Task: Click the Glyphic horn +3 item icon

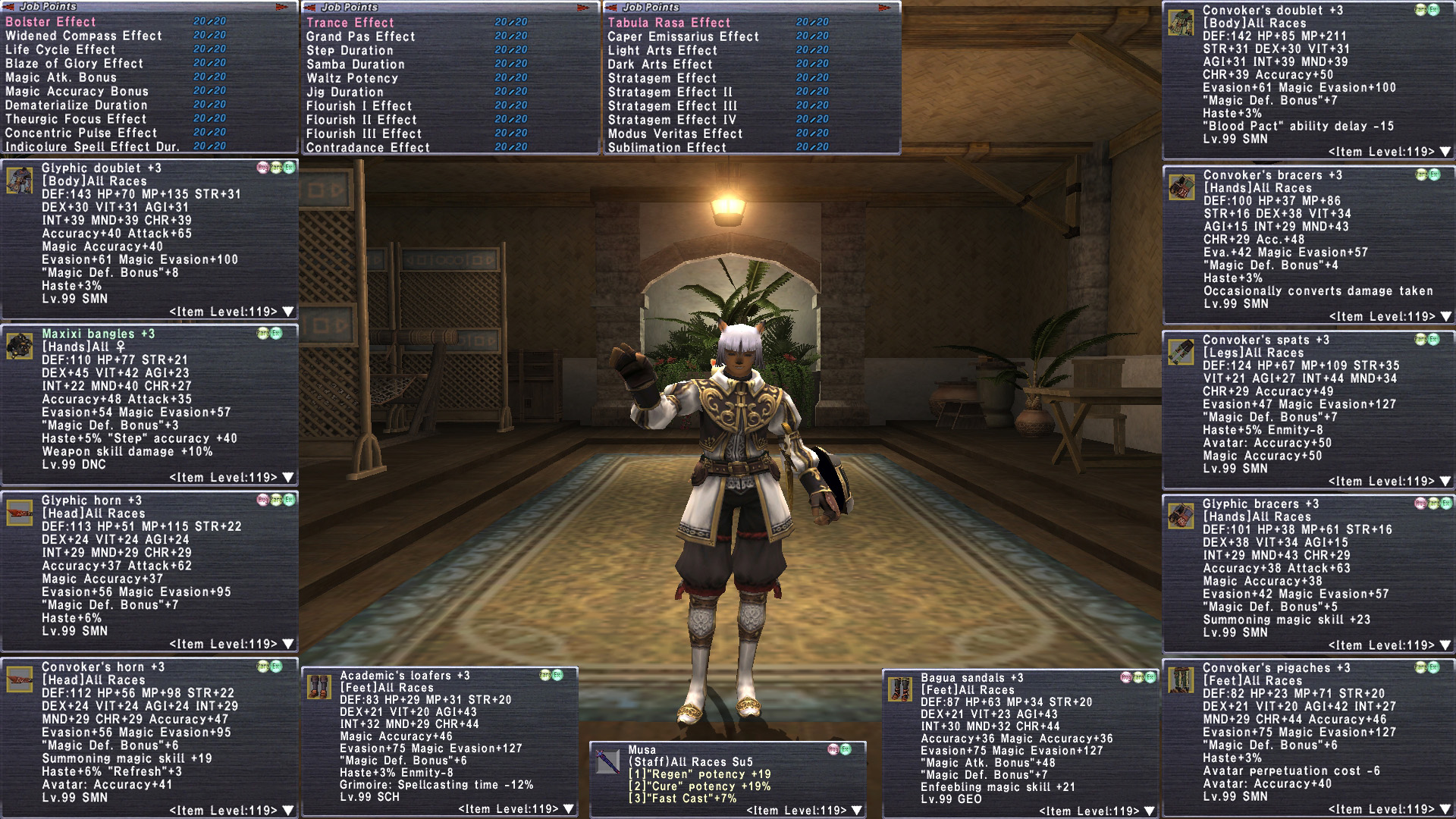Action: (x=19, y=512)
